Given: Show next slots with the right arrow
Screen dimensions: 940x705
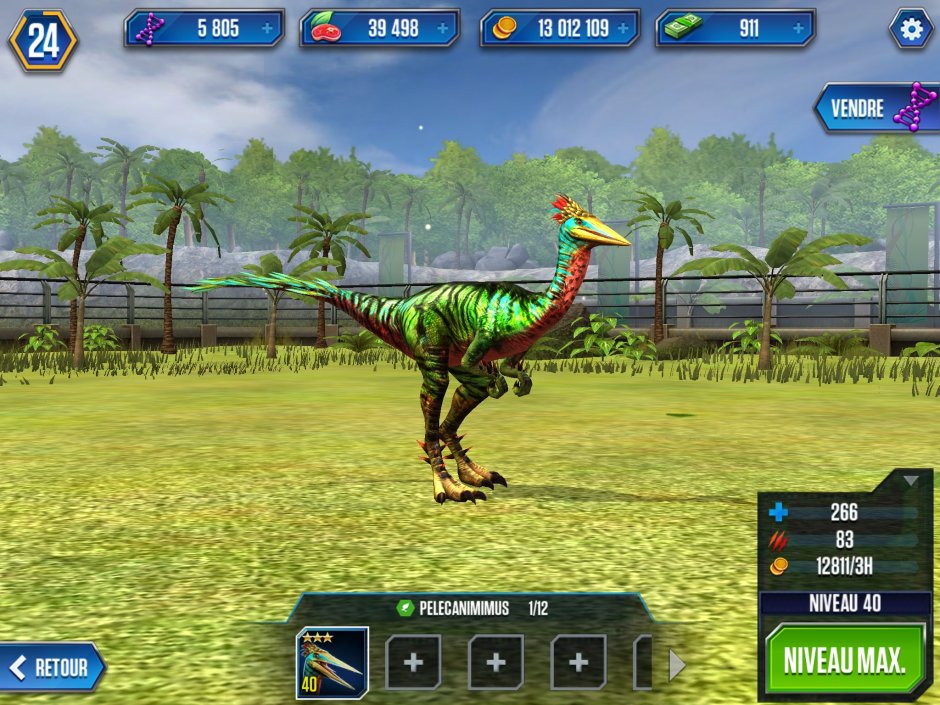Looking at the screenshot, I should pyautogui.click(x=677, y=664).
